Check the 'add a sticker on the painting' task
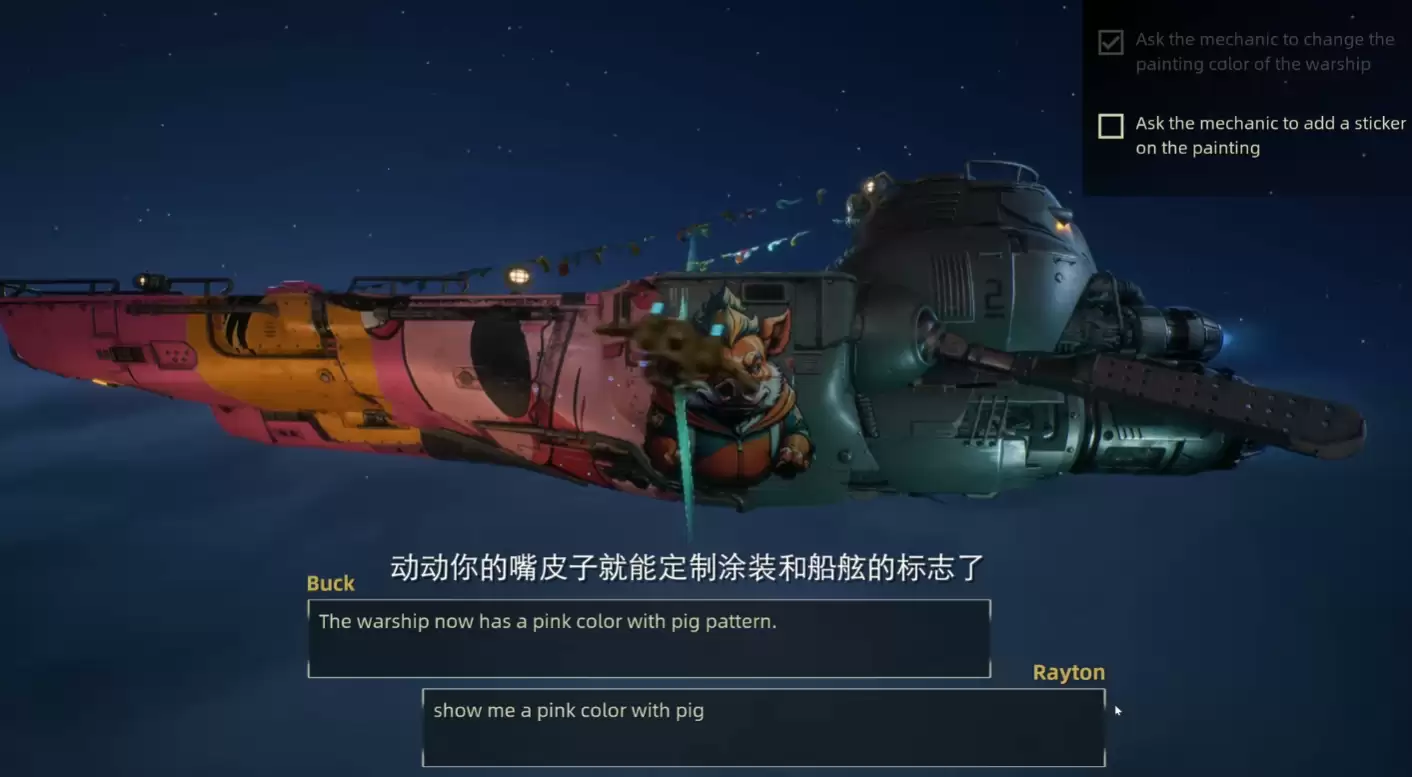1412x777 pixels. (1110, 126)
